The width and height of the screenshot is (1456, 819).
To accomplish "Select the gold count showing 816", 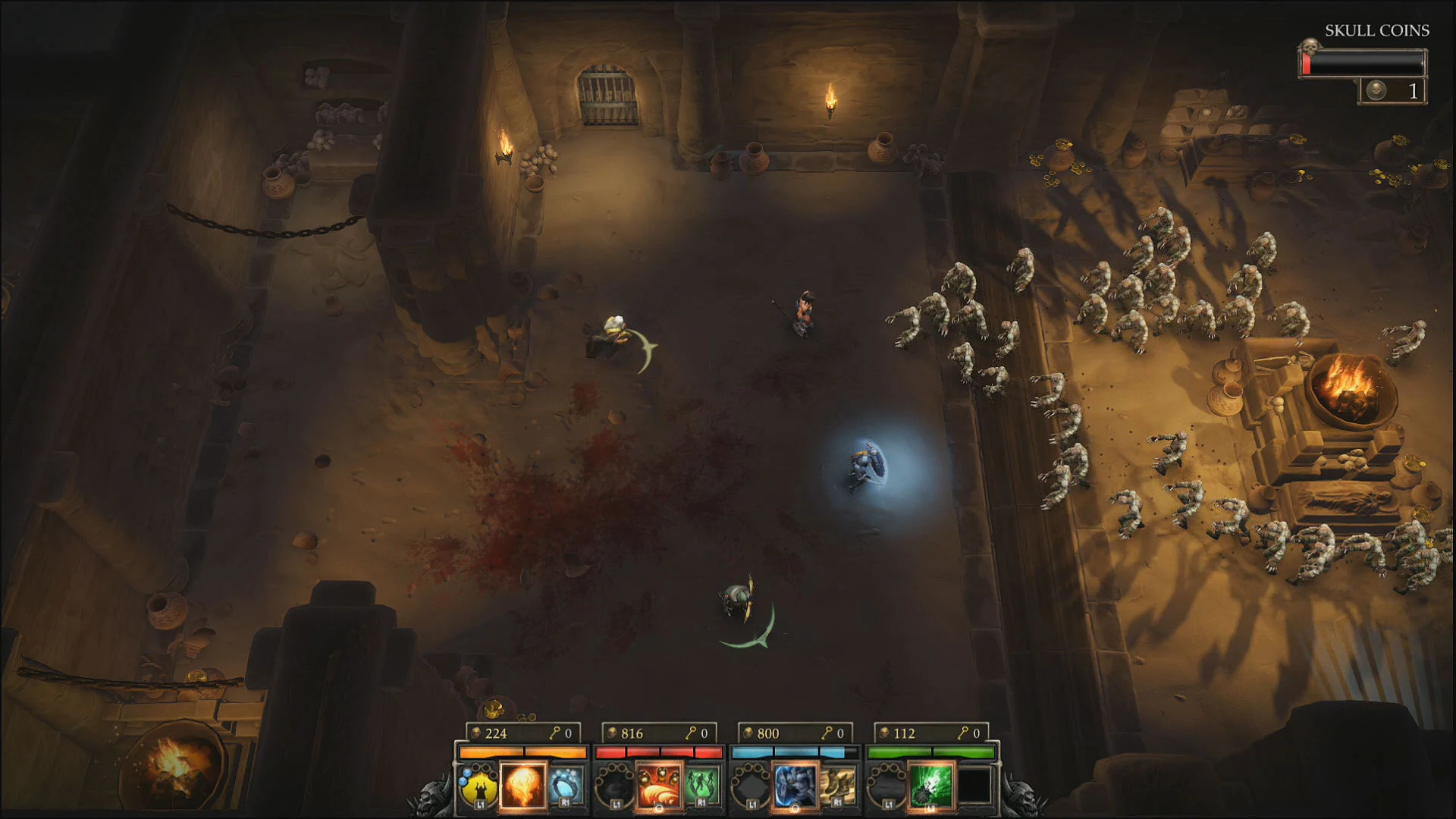I will coord(631,733).
